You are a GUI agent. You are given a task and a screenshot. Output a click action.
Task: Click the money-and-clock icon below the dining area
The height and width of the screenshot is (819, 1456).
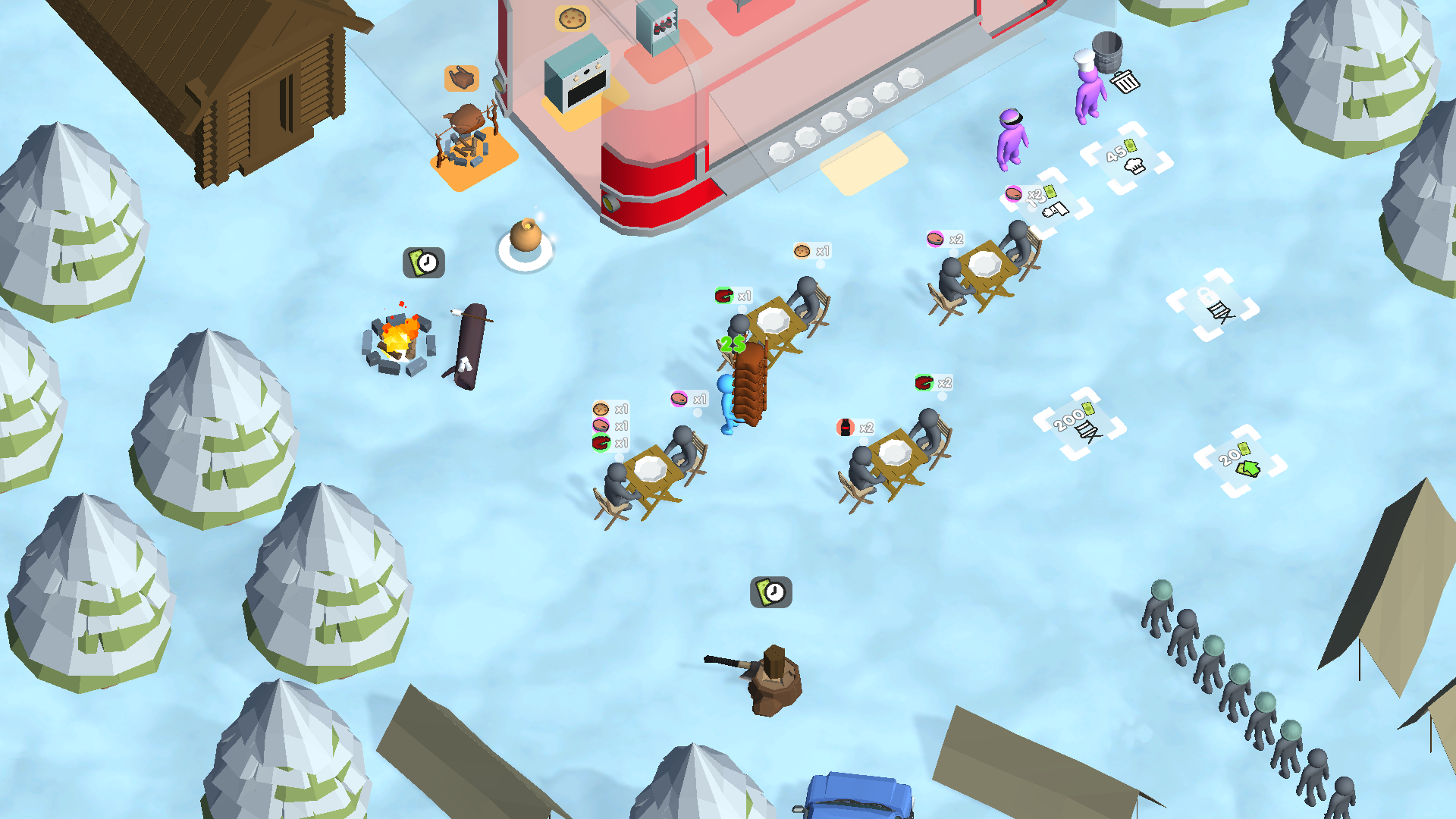click(770, 592)
